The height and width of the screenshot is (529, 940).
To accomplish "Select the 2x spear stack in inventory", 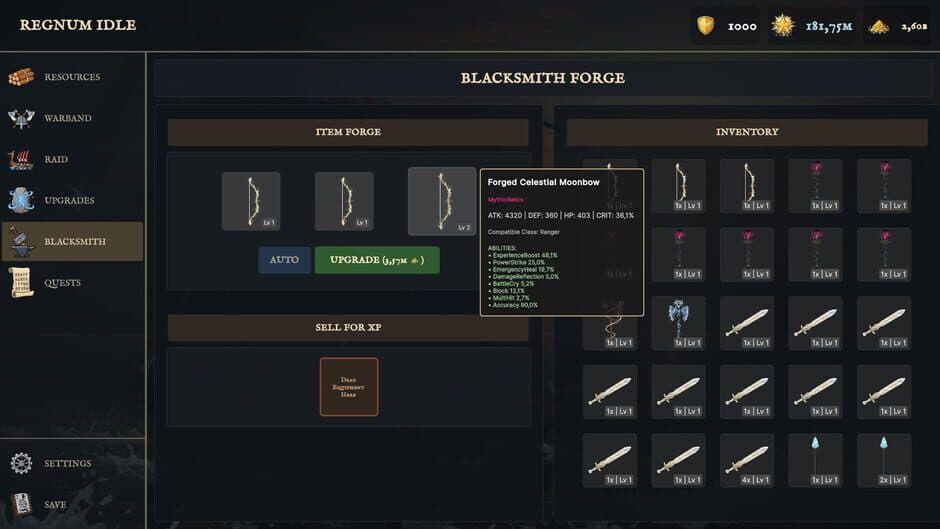I will point(883,460).
